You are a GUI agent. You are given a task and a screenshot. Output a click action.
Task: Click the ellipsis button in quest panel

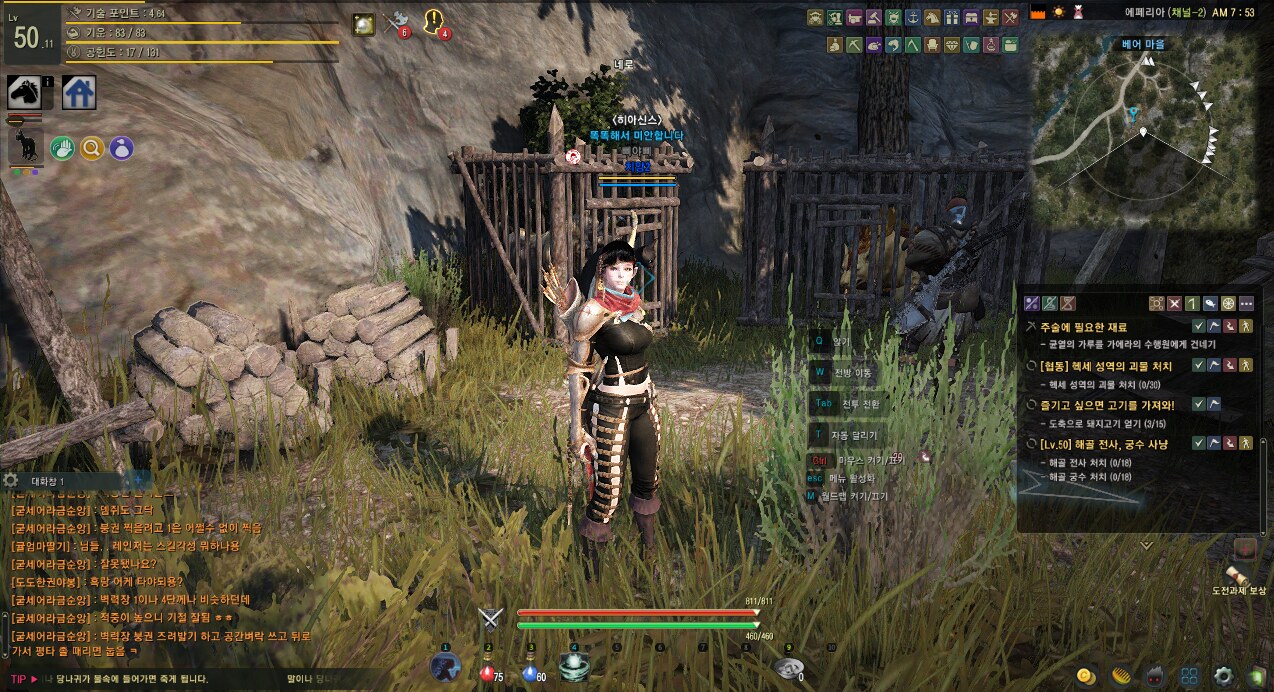1246,303
